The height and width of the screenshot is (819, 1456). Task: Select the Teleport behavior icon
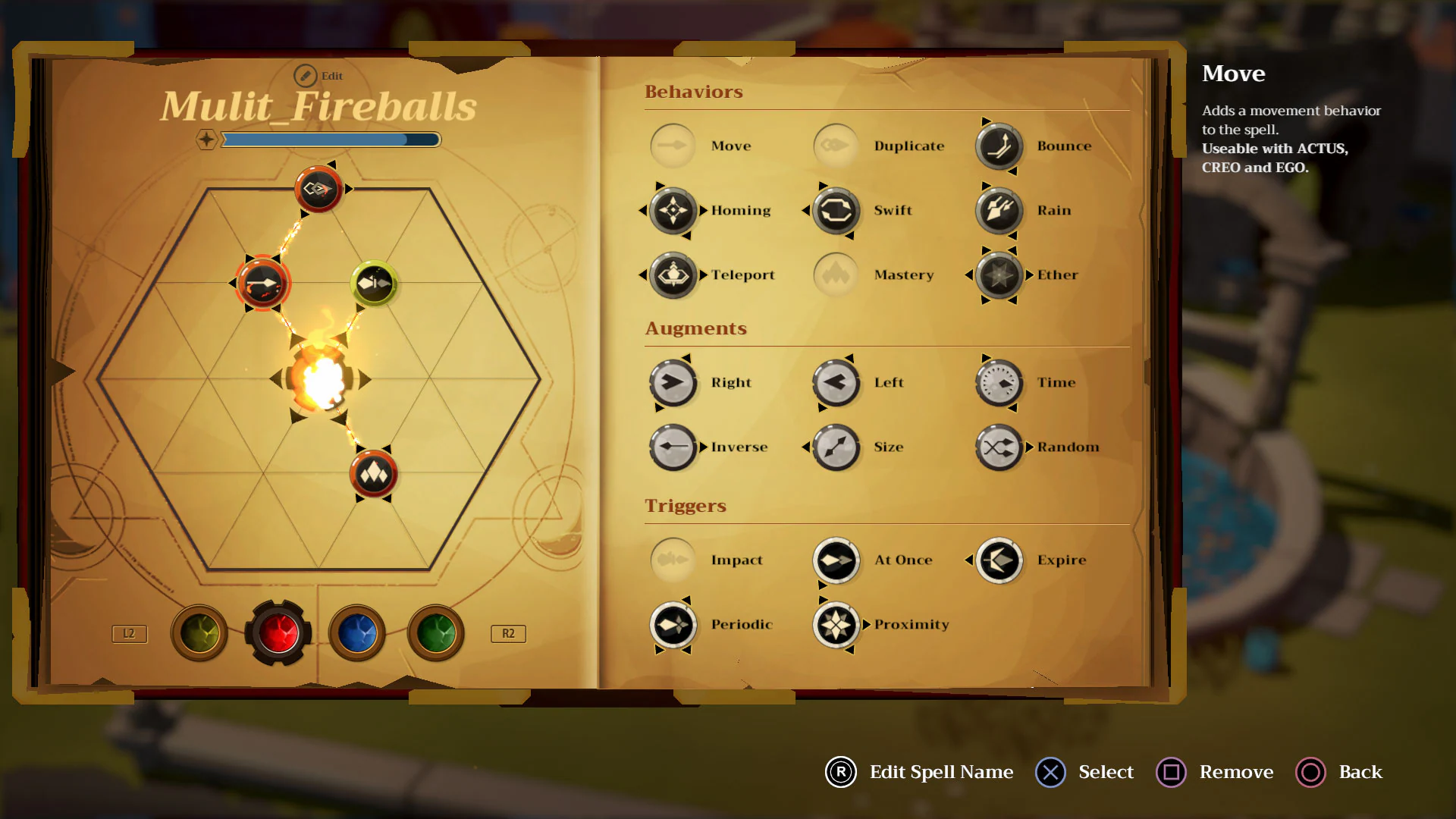click(x=672, y=275)
